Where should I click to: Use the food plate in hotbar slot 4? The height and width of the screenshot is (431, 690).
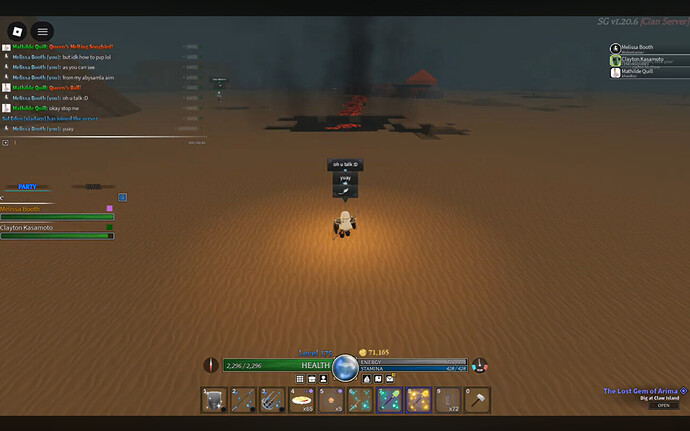click(302, 400)
